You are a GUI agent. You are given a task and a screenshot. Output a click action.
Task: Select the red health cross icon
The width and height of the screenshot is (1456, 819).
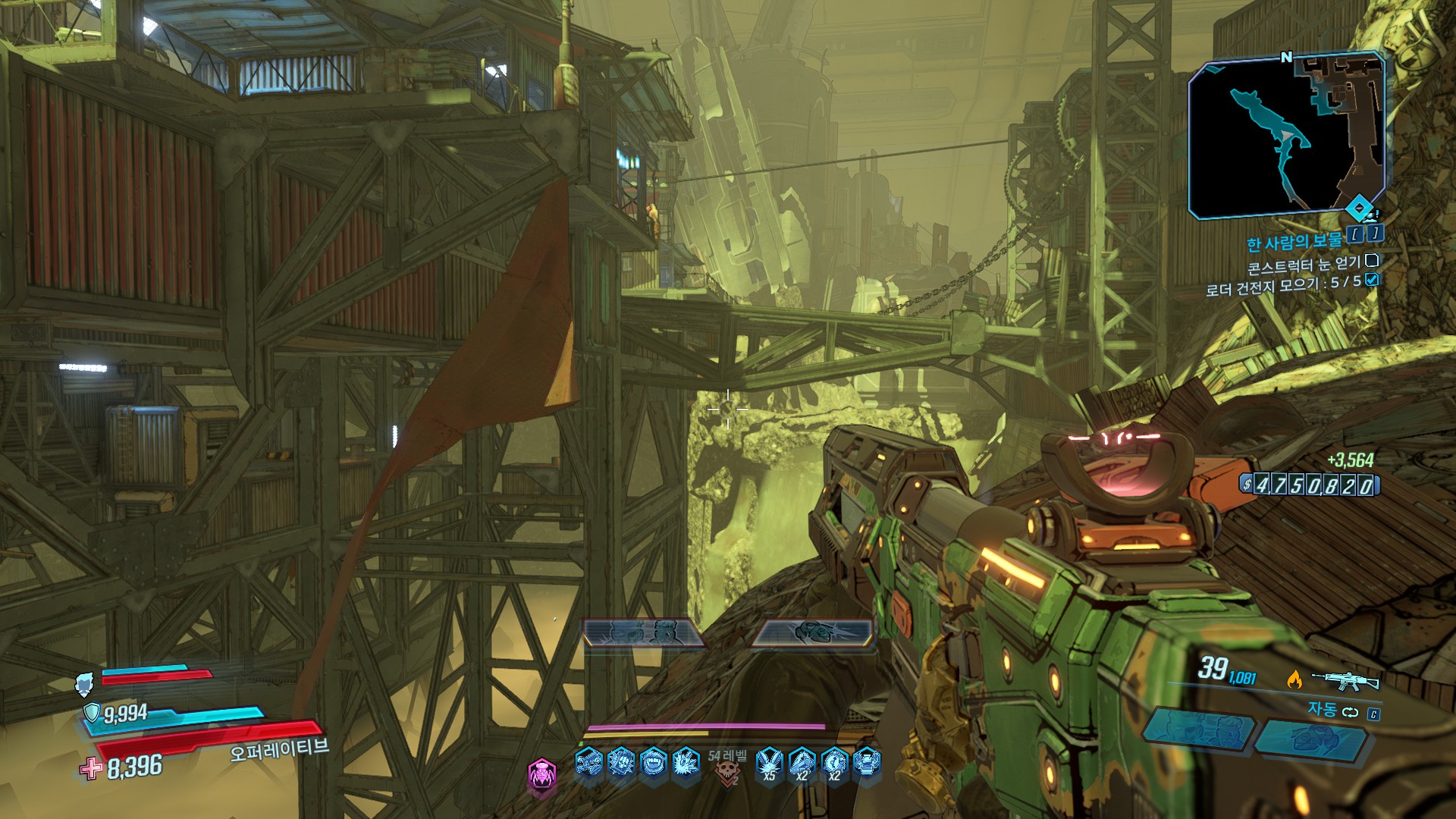click(x=91, y=769)
